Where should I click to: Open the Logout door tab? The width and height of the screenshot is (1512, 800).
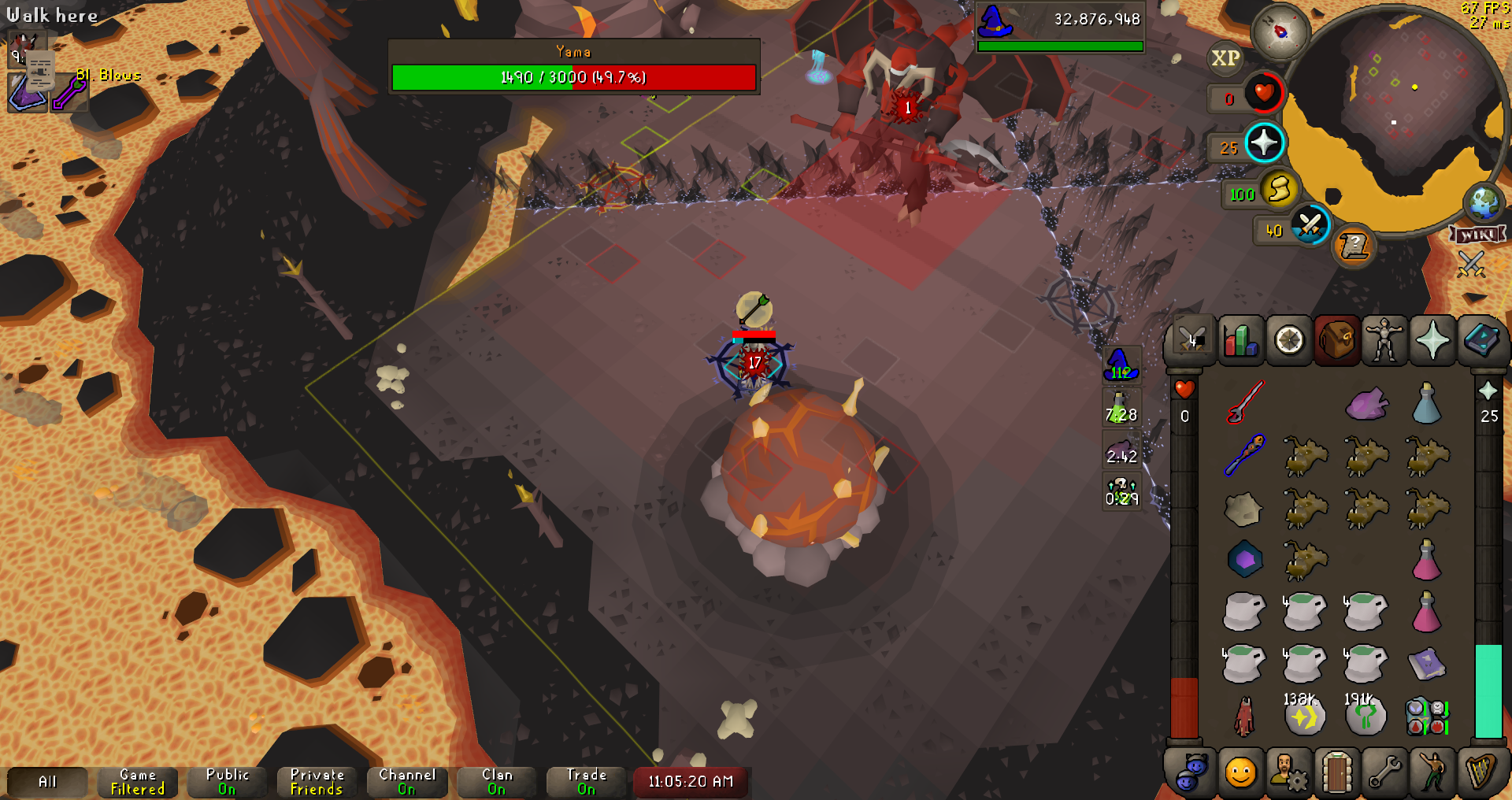pyautogui.click(x=1336, y=772)
